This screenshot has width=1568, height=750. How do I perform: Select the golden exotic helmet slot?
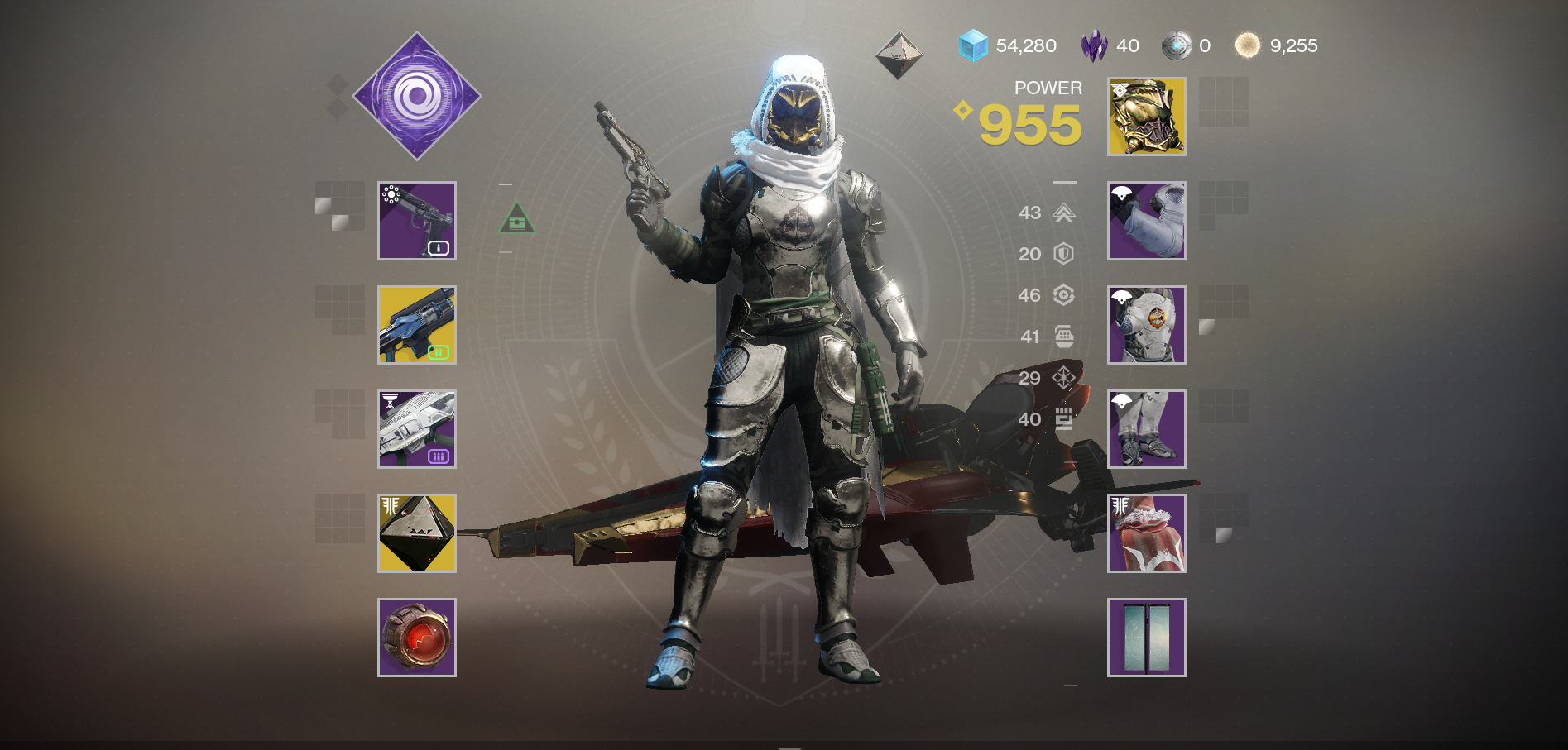tap(1146, 117)
